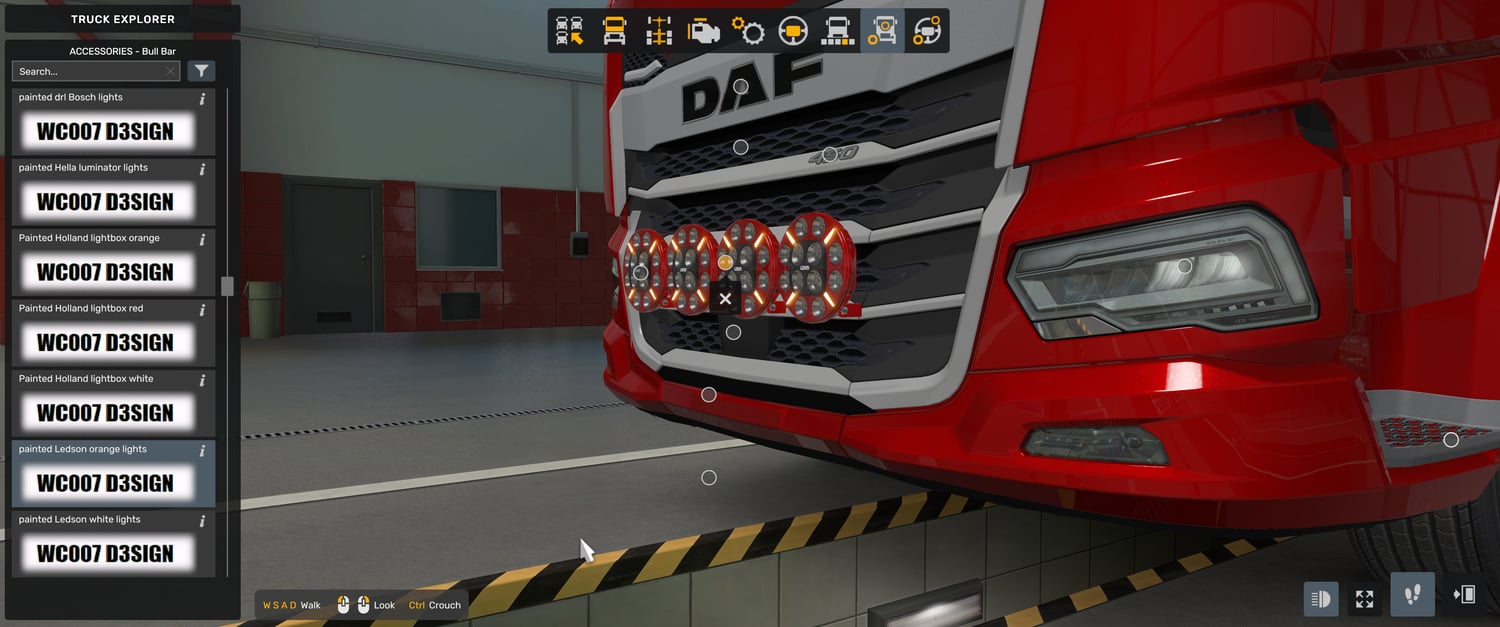Switch to the yellow cabin truck category
Image resolution: width=1500 pixels, height=627 pixels.
[x=614, y=31]
